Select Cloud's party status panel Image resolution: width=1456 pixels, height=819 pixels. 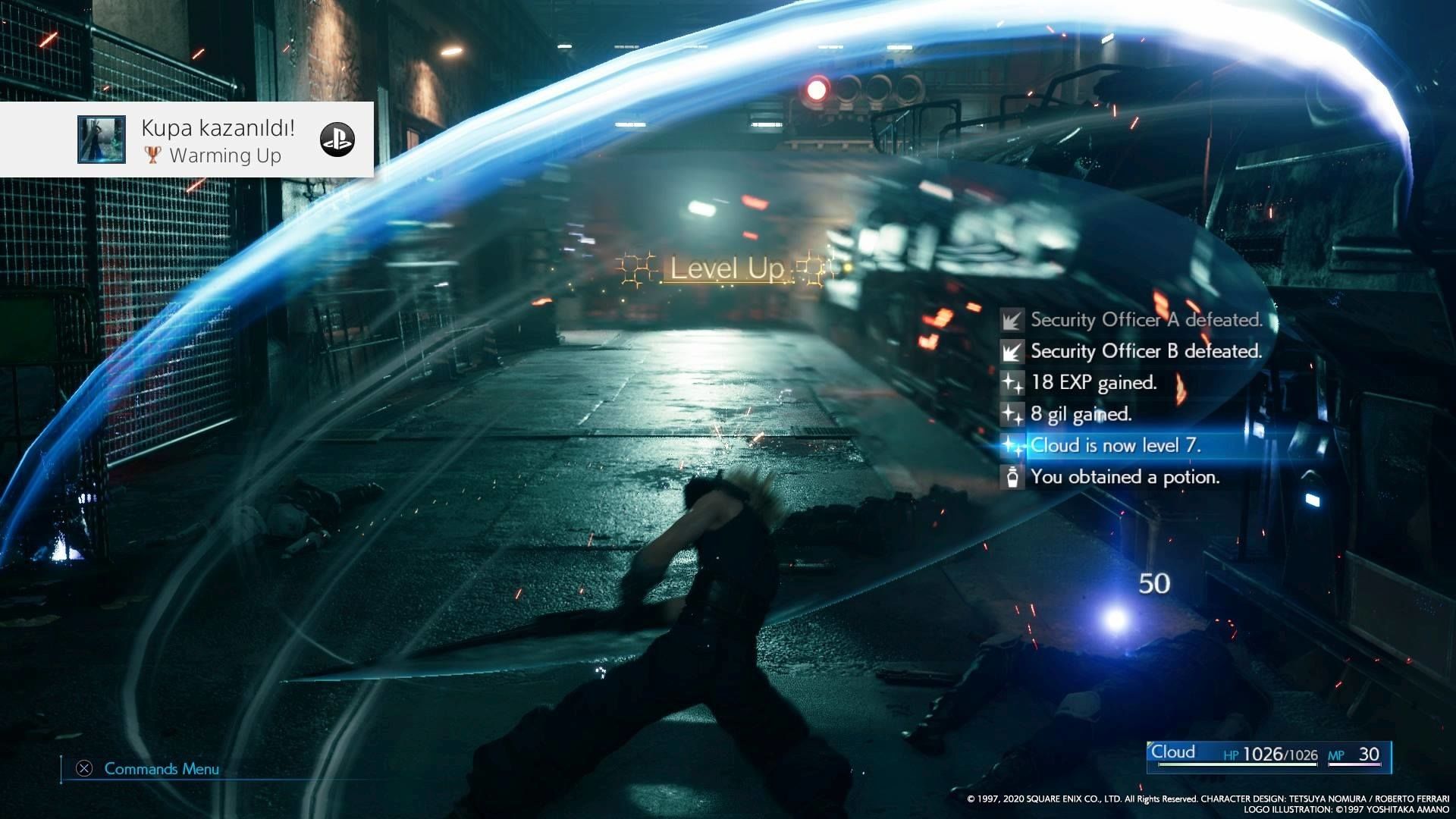tap(1269, 755)
